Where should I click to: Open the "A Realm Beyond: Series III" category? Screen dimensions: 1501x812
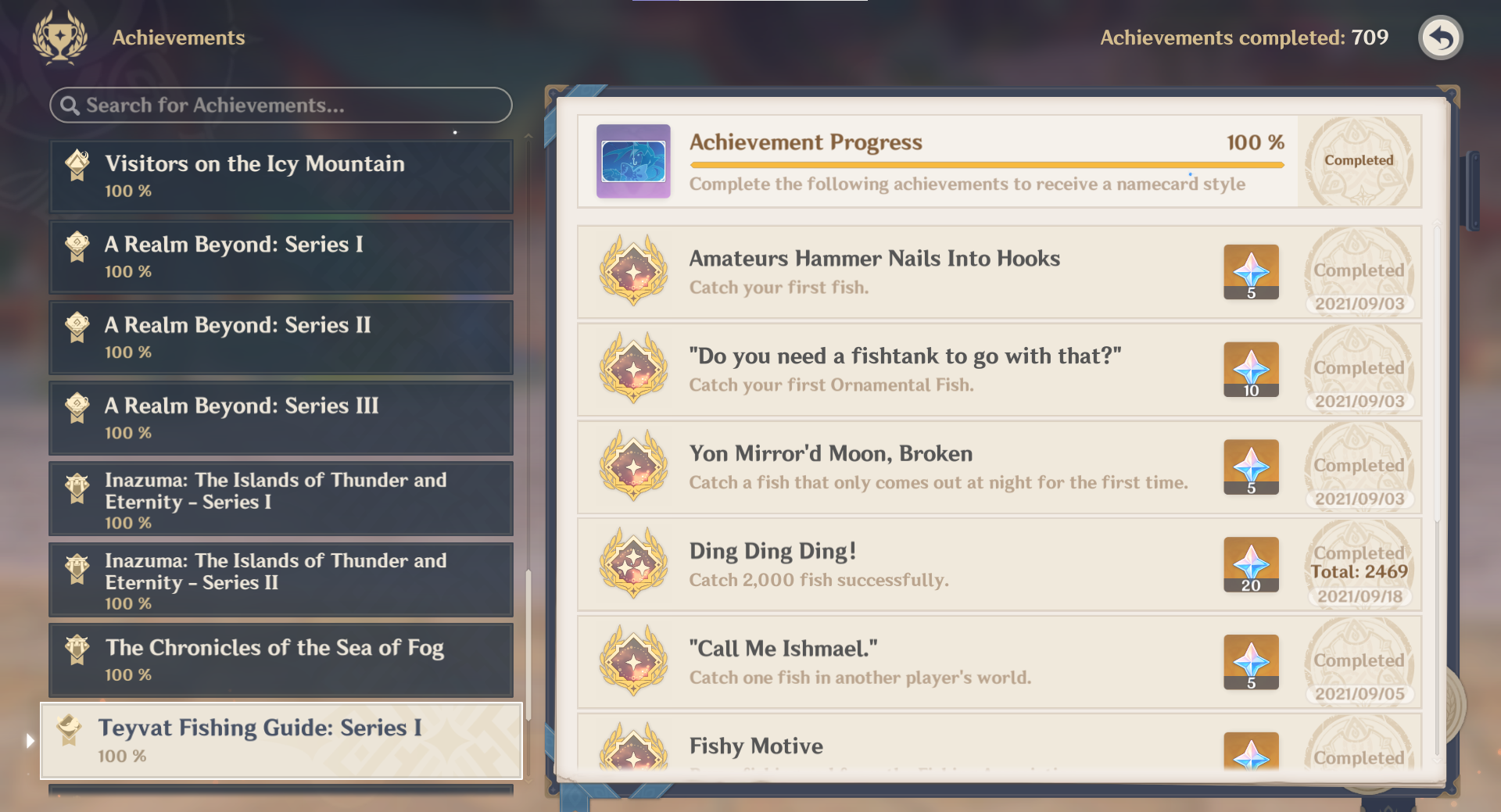pos(281,417)
